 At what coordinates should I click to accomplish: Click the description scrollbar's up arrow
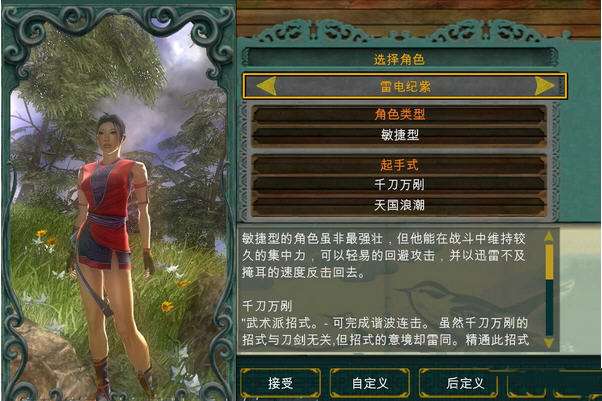(x=548, y=238)
